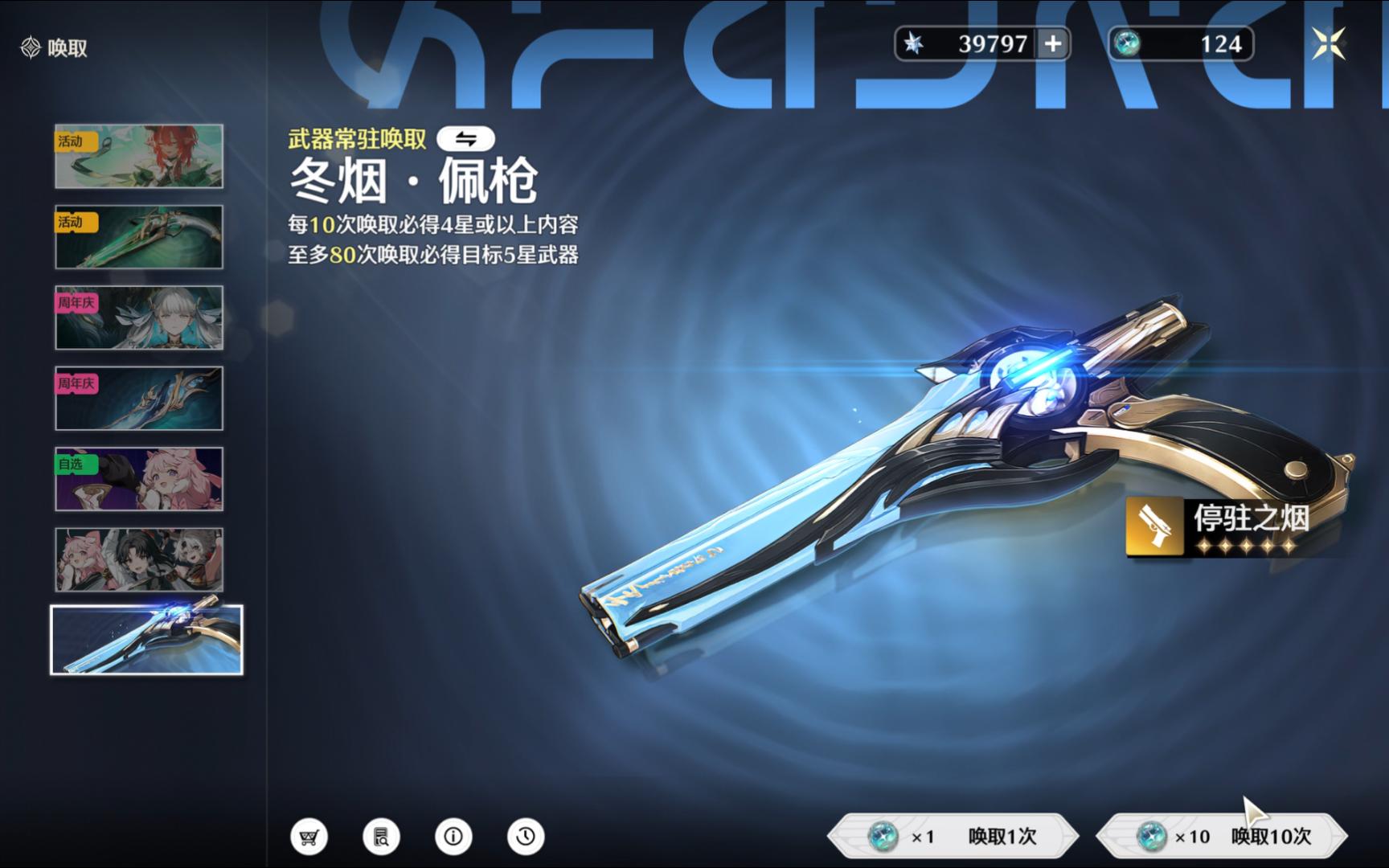
Task: Switch to the 周年庆 character banner
Action: (x=138, y=318)
